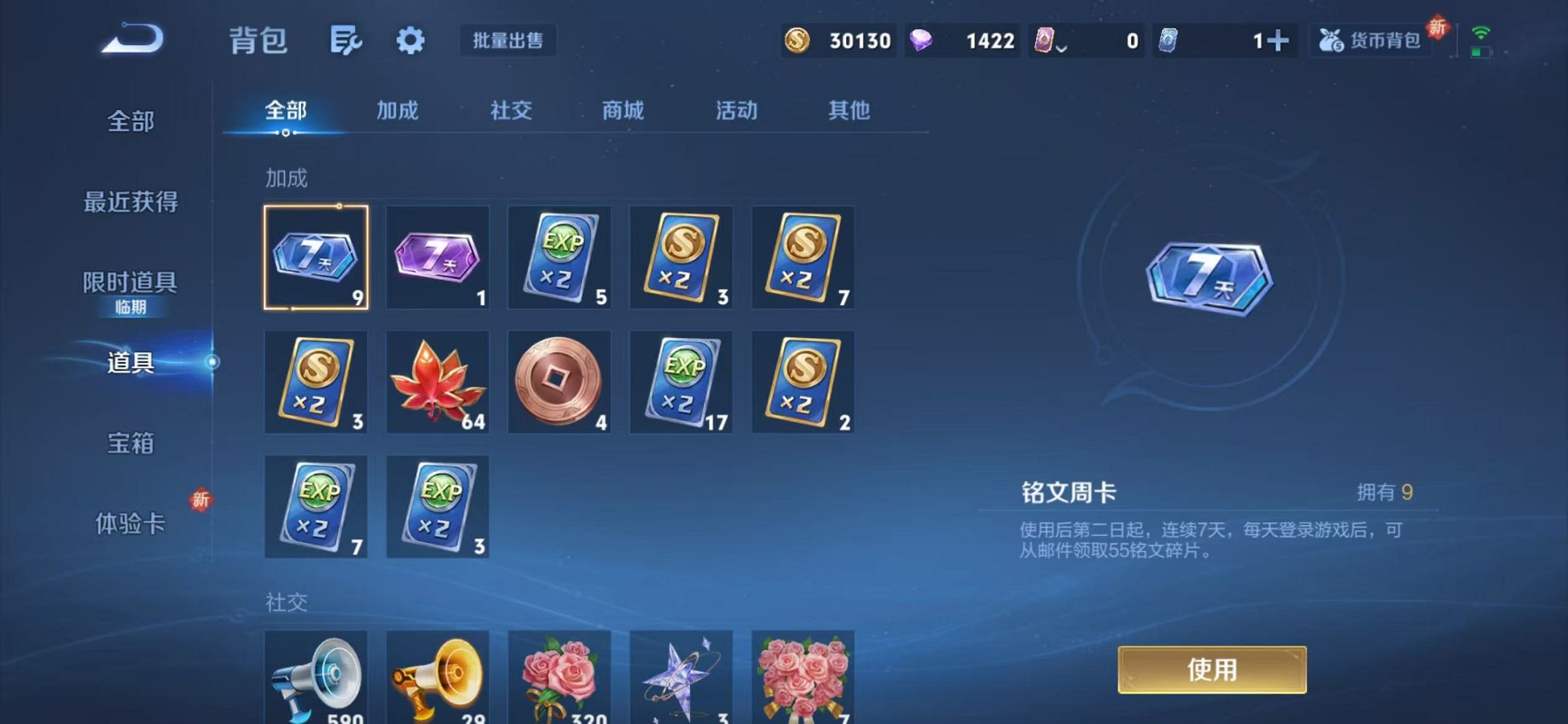1568x724 pixels.
Task: Select the purple 7天 weekly card item
Action: pyautogui.click(x=437, y=259)
